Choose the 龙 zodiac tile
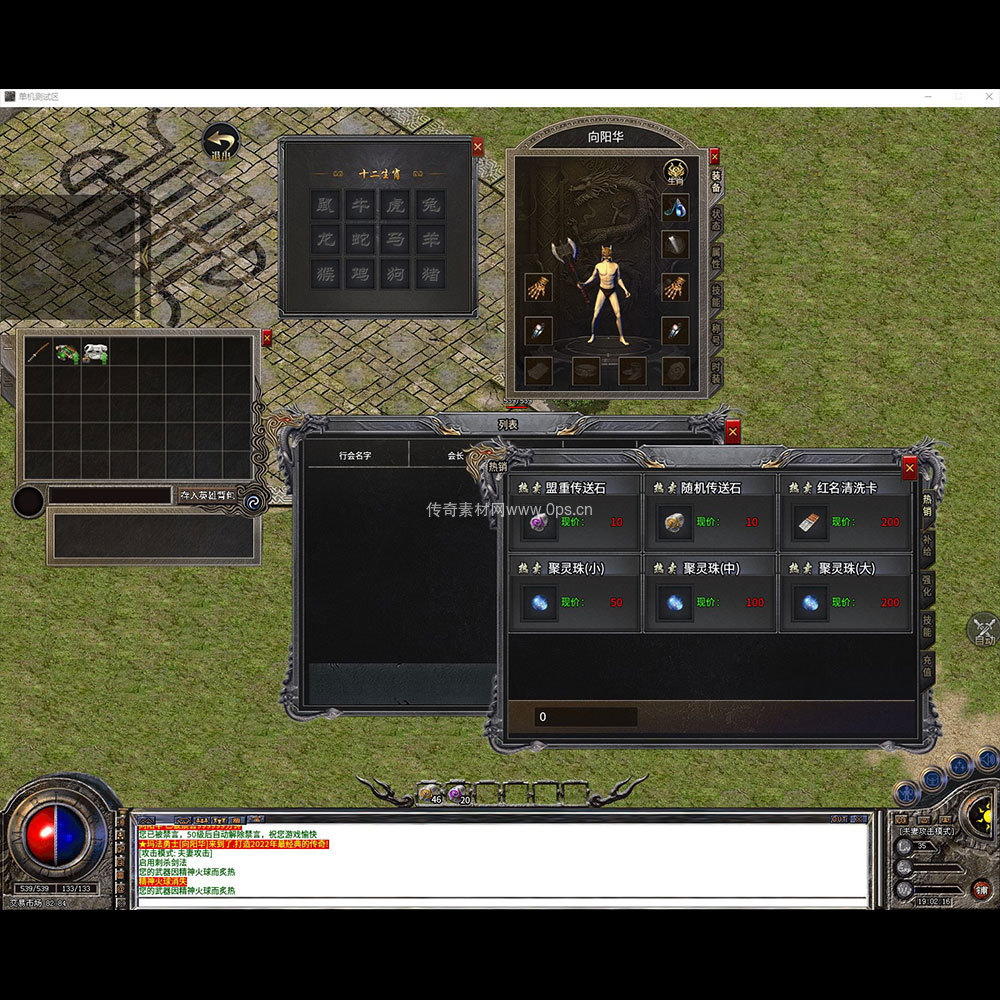Image resolution: width=1000 pixels, height=1000 pixels. (x=324, y=239)
